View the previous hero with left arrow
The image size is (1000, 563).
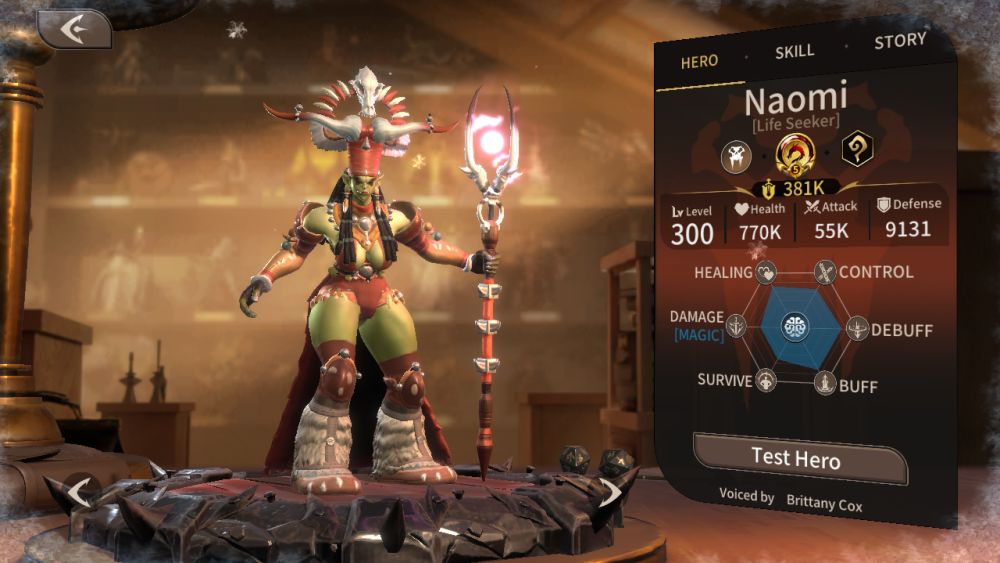click(x=79, y=492)
